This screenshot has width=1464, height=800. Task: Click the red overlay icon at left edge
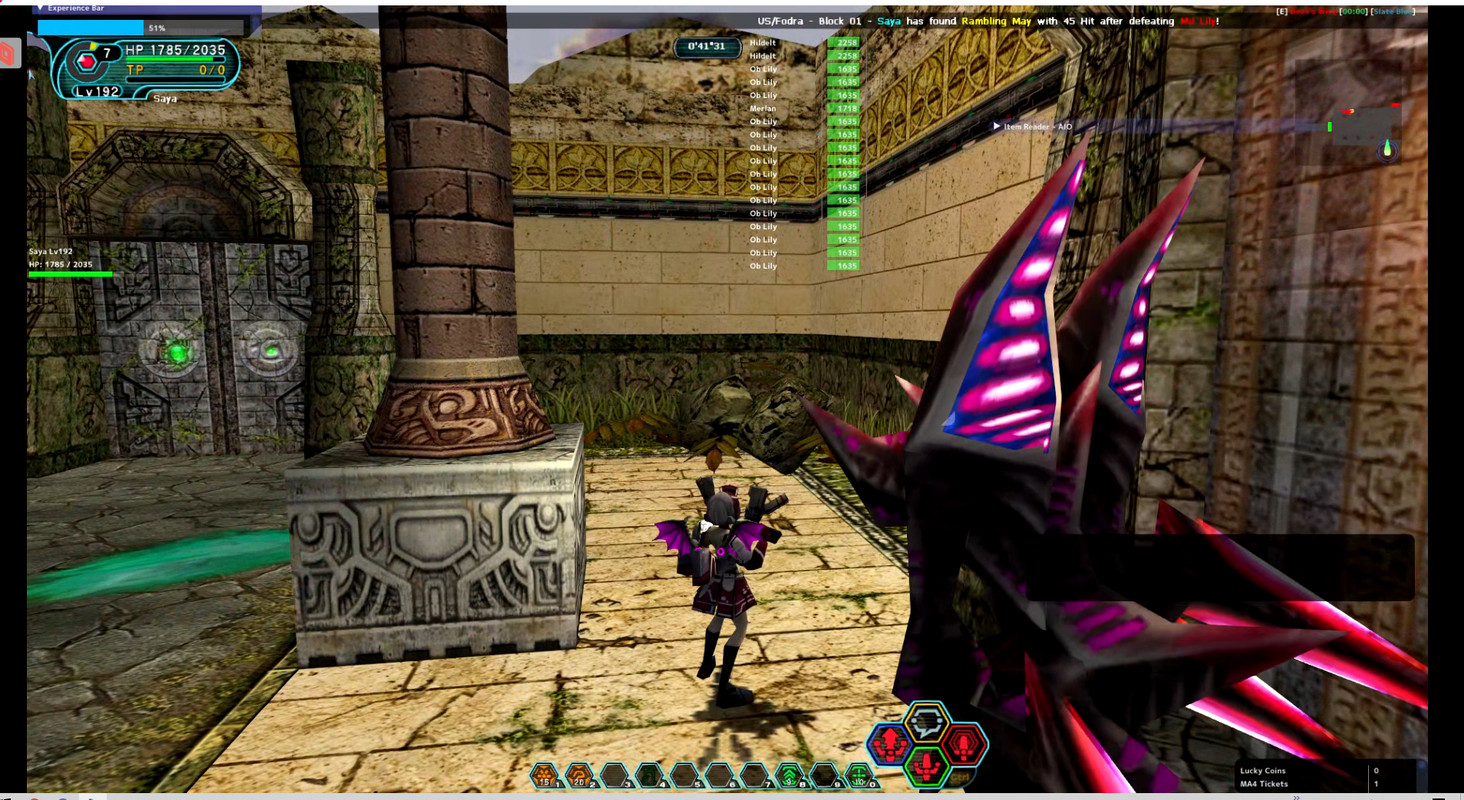[8, 53]
